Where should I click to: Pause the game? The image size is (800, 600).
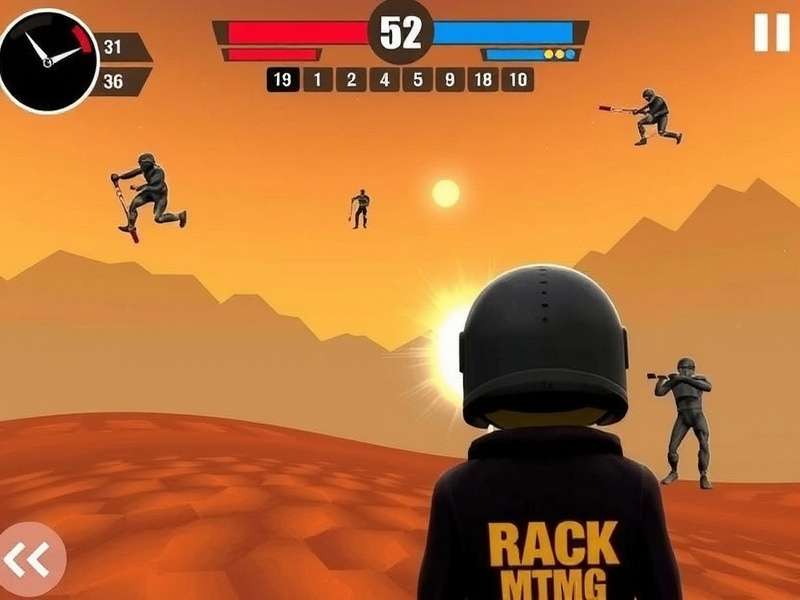771,33
